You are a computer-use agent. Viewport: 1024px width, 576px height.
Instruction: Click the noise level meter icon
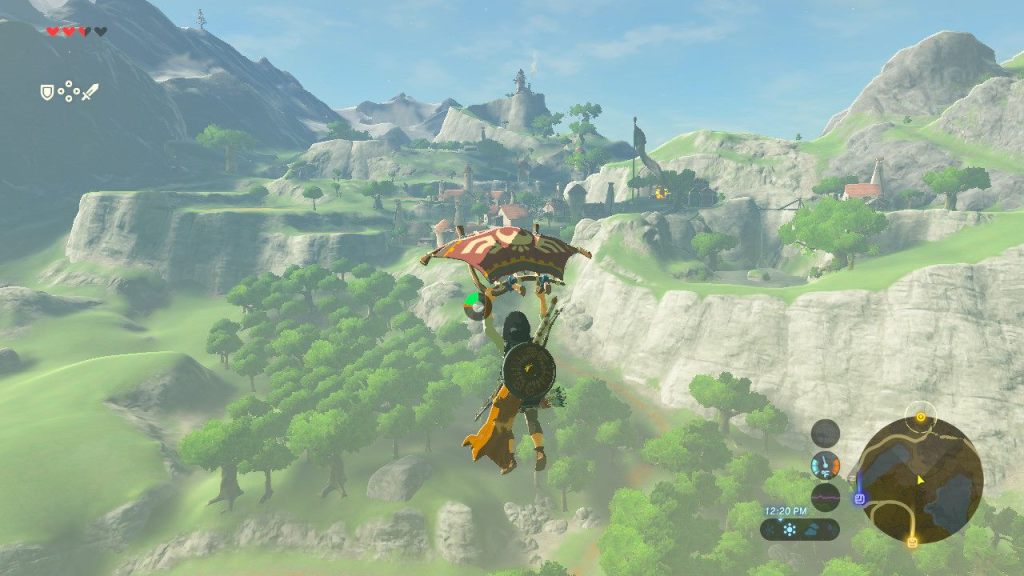(x=825, y=496)
